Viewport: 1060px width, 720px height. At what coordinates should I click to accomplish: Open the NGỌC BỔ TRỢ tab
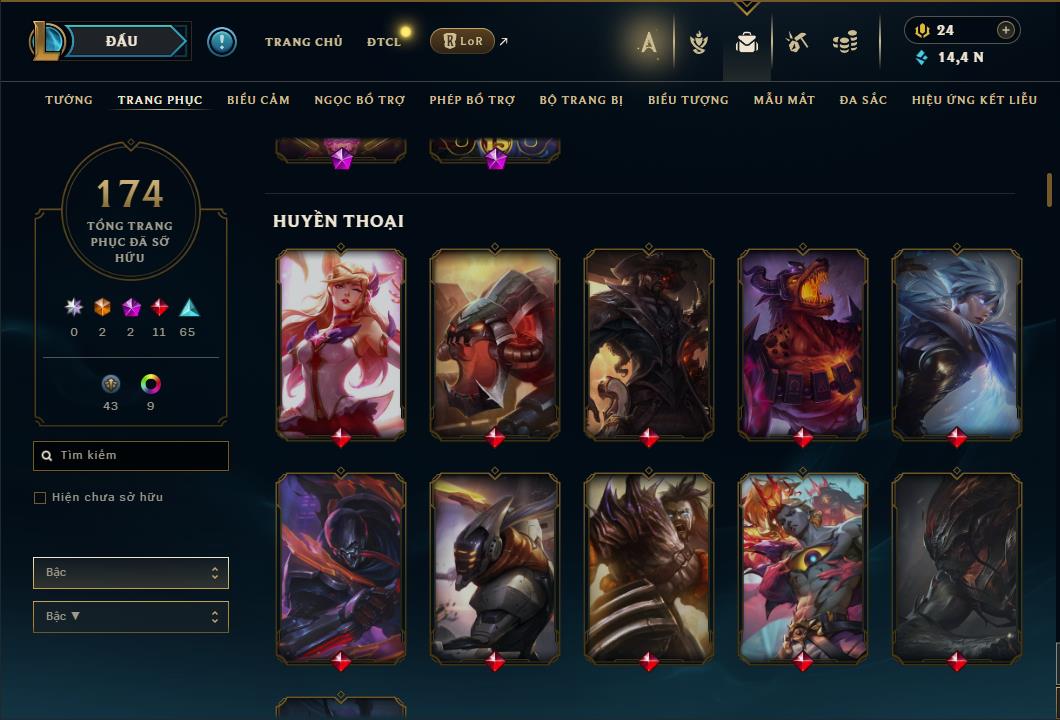click(359, 100)
